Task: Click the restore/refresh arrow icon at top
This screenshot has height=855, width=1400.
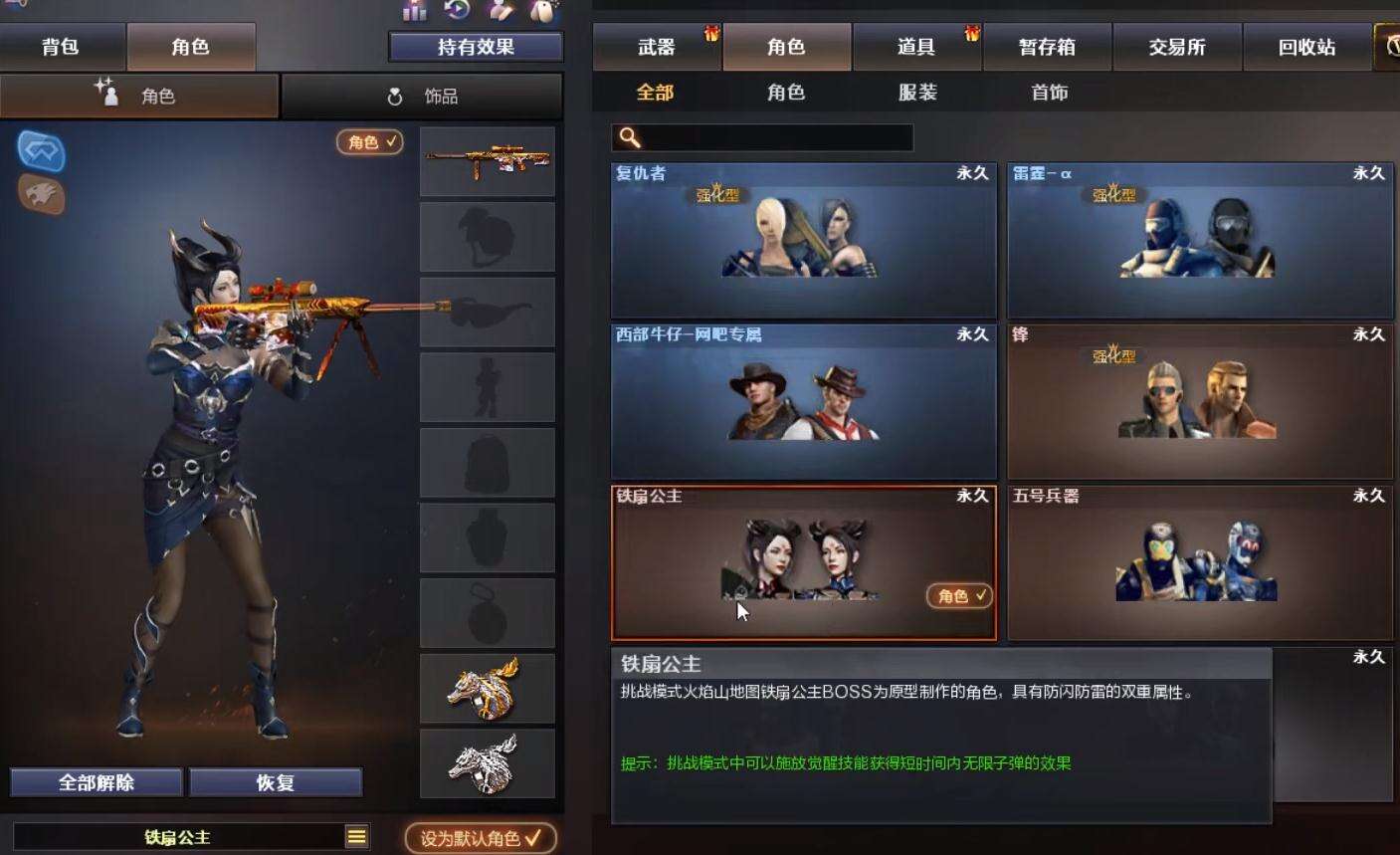Action: click(x=456, y=10)
